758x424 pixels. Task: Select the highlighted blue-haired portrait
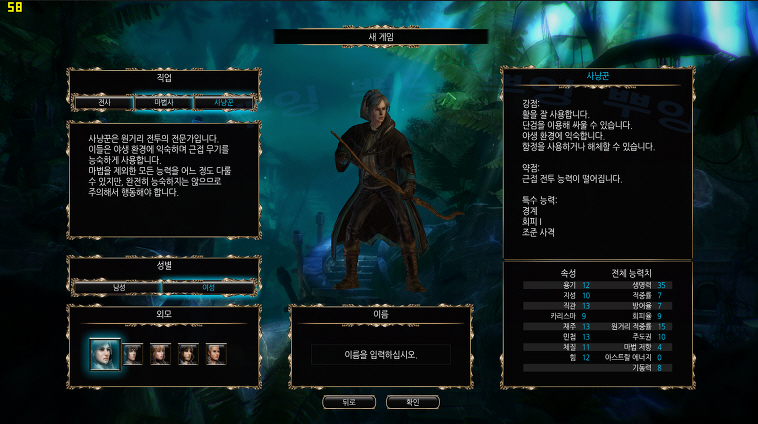pos(105,353)
